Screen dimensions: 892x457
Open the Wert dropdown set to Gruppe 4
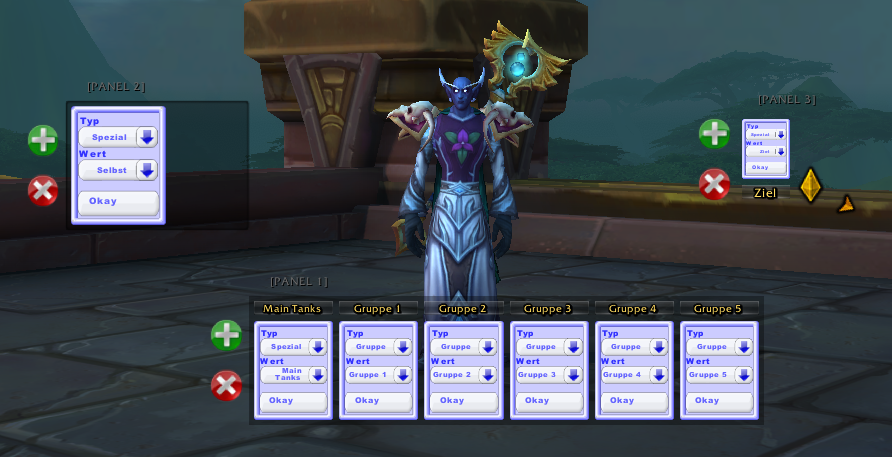658,375
